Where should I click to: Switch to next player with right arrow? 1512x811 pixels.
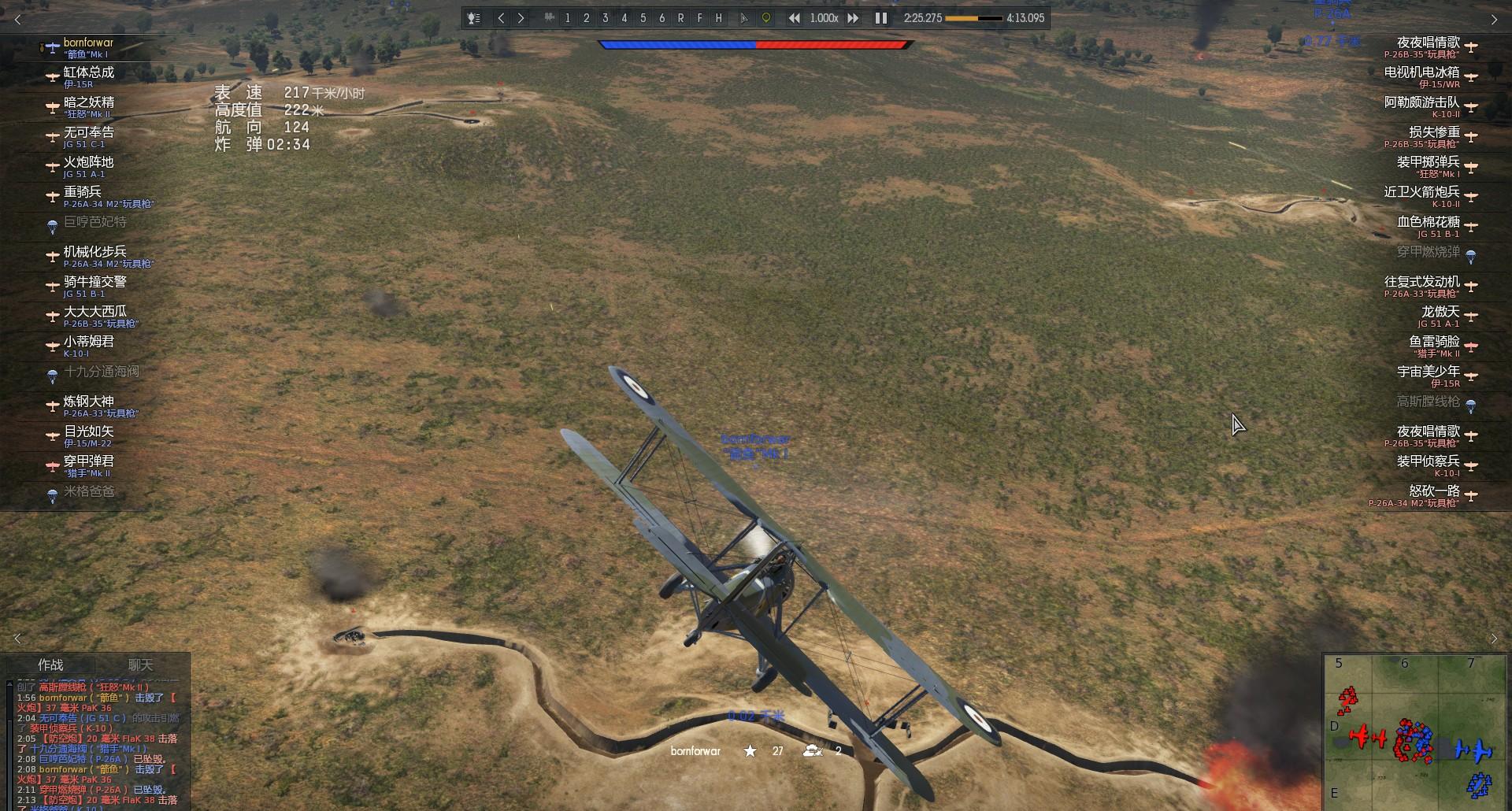(x=521, y=18)
